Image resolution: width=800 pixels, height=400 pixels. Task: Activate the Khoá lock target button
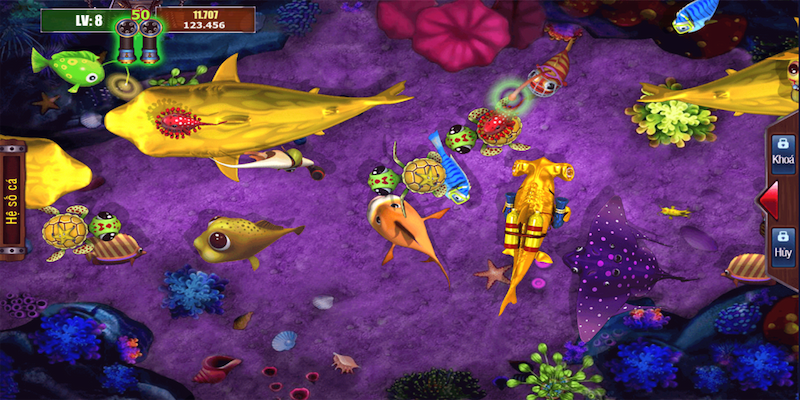click(783, 151)
